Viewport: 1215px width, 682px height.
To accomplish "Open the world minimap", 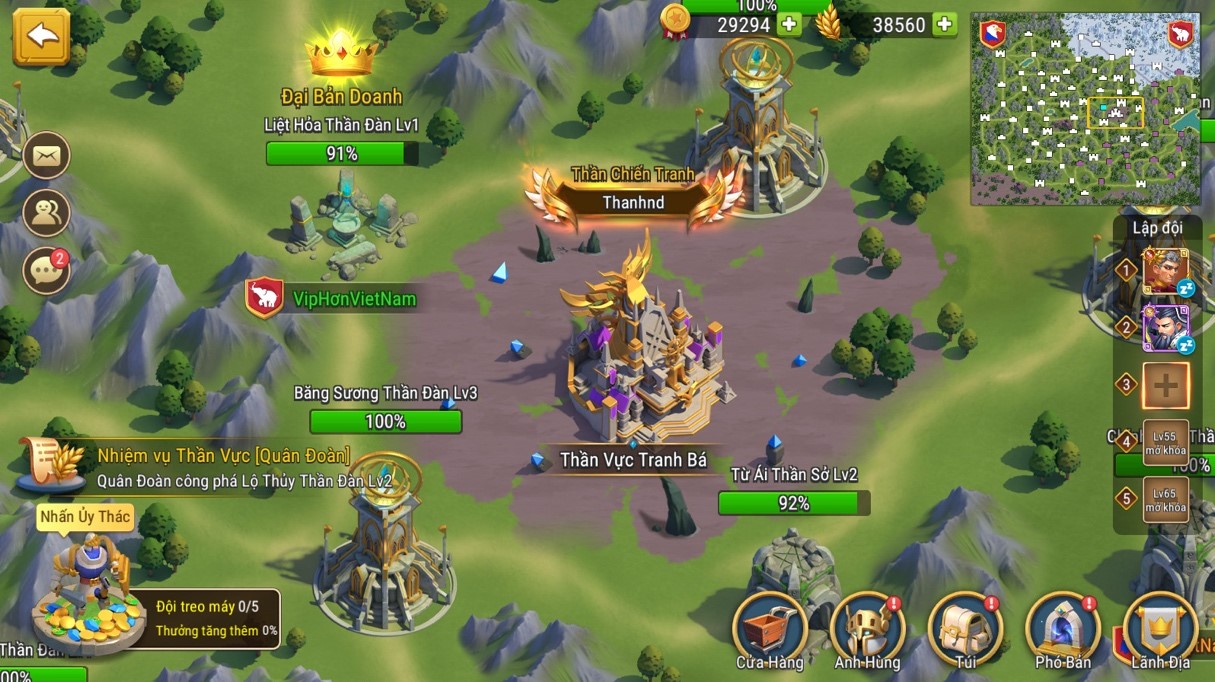I will coord(1085,108).
